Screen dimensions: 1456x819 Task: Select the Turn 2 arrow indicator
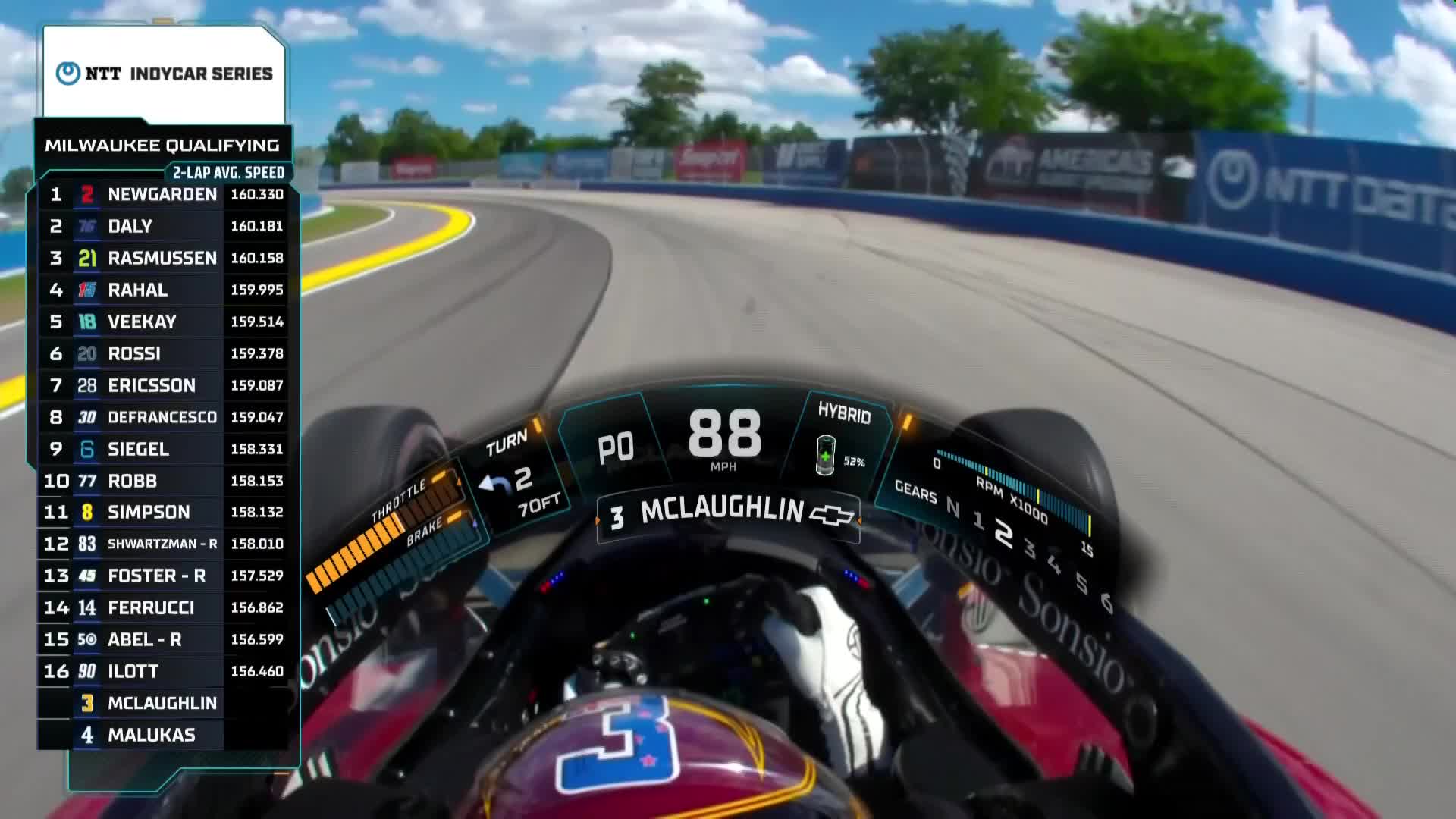pos(496,484)
